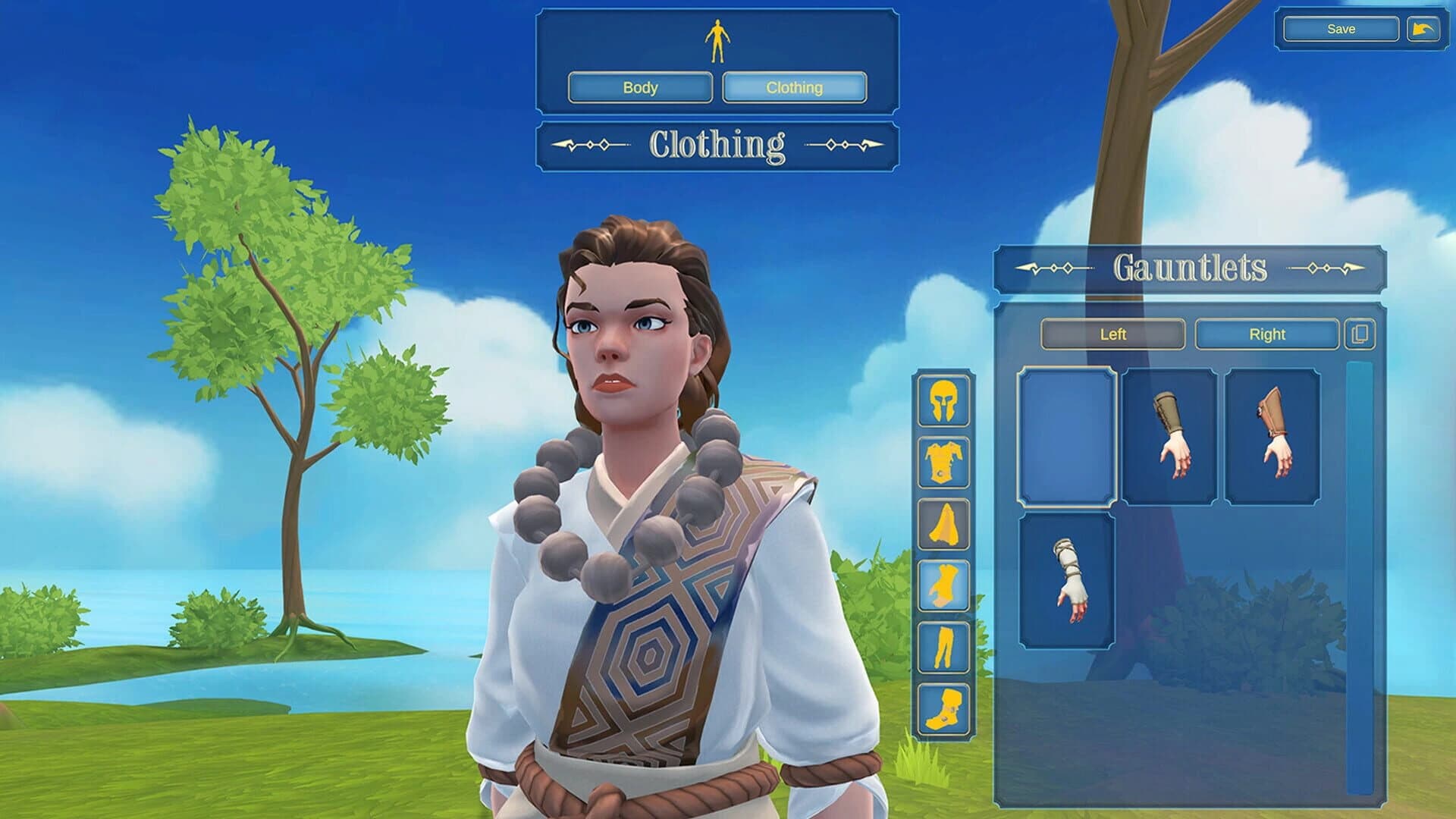Open the chest armor category
The height and width of the screenshot is (819, 1456).
pos(944,463)
